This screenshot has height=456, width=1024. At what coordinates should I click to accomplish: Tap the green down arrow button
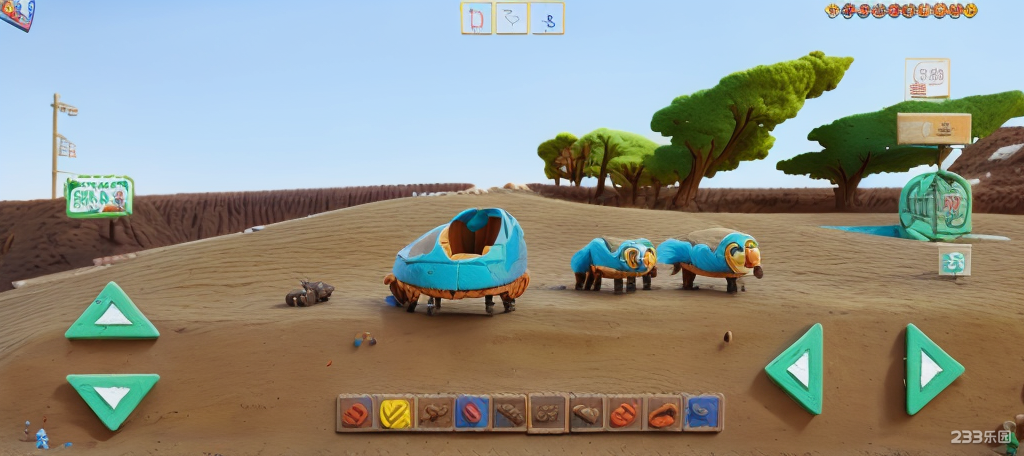pyautogui.click(x=112, y=396)
